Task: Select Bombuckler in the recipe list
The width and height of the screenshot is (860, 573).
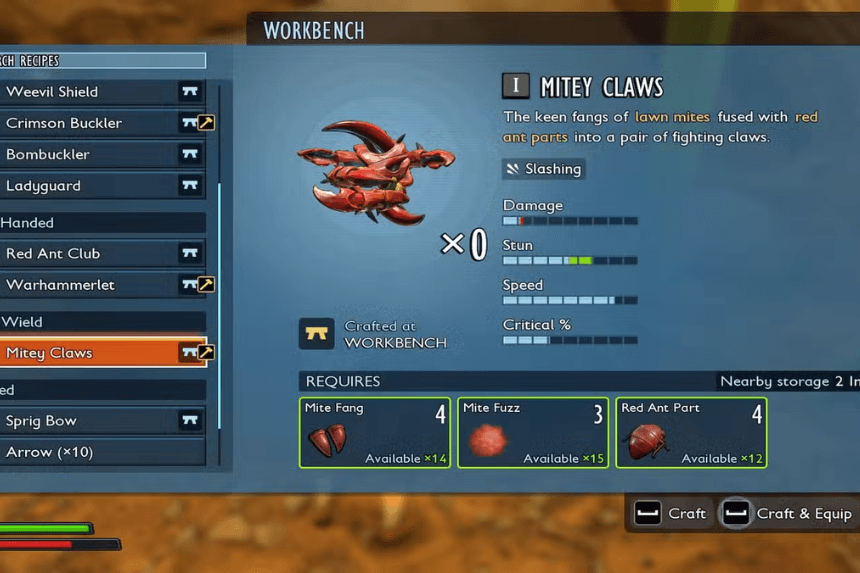Action: pos(100,155)
